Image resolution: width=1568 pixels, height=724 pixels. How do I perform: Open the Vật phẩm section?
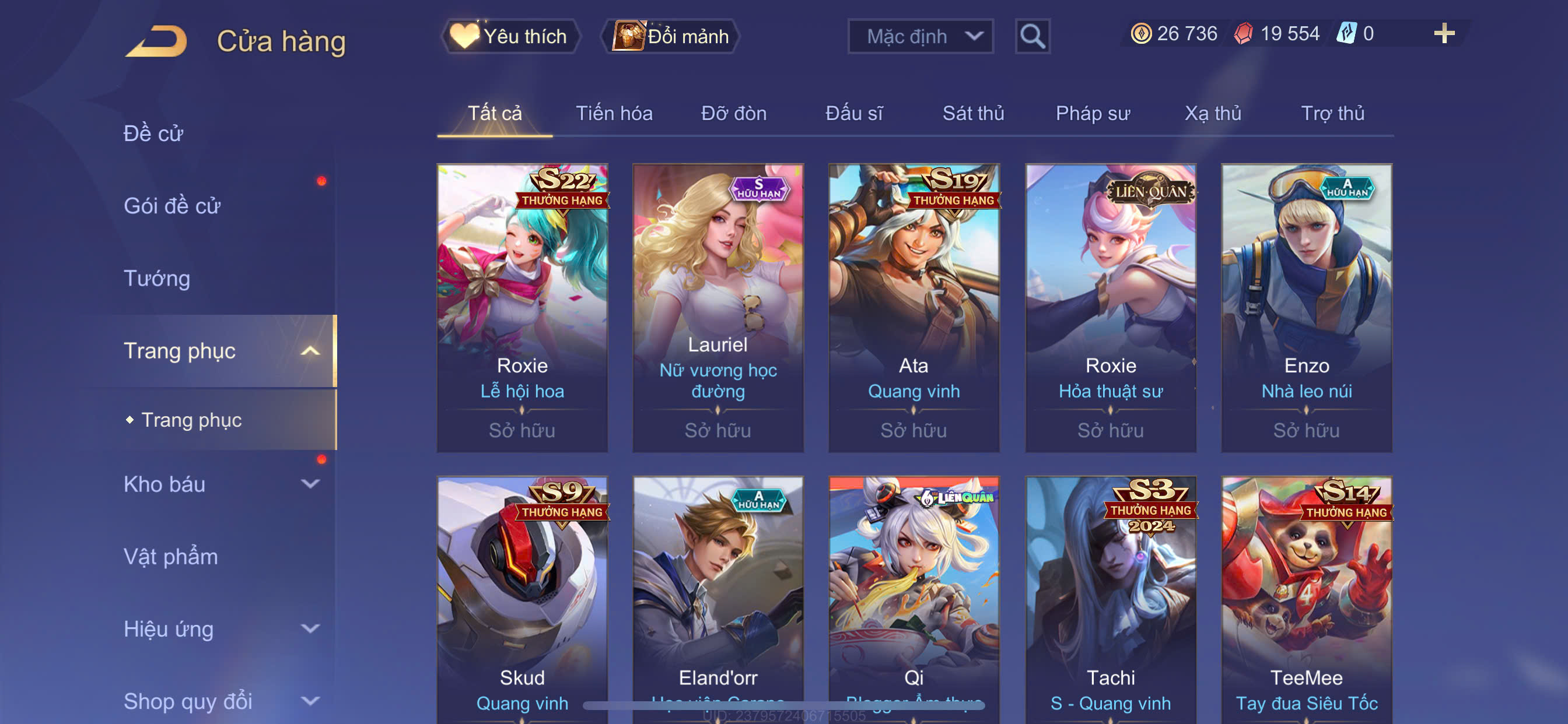coord(170,557)
